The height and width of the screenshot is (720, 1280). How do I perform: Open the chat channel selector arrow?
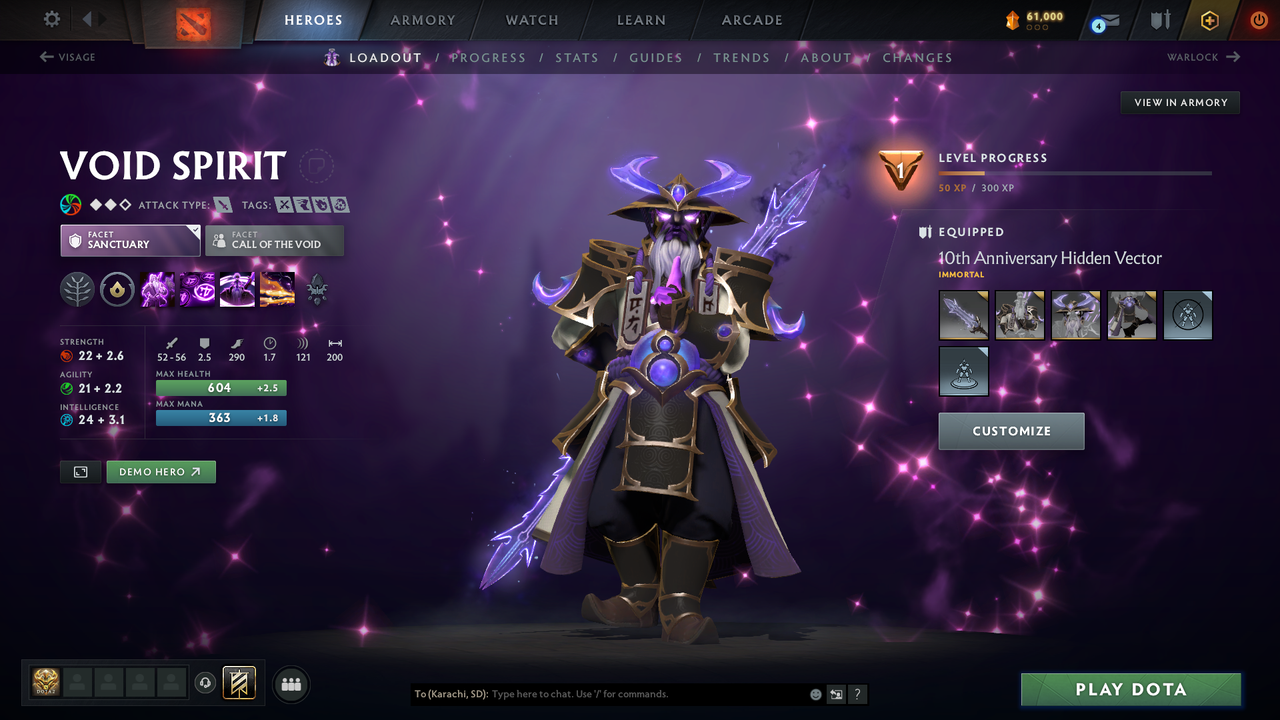(836, 694)
